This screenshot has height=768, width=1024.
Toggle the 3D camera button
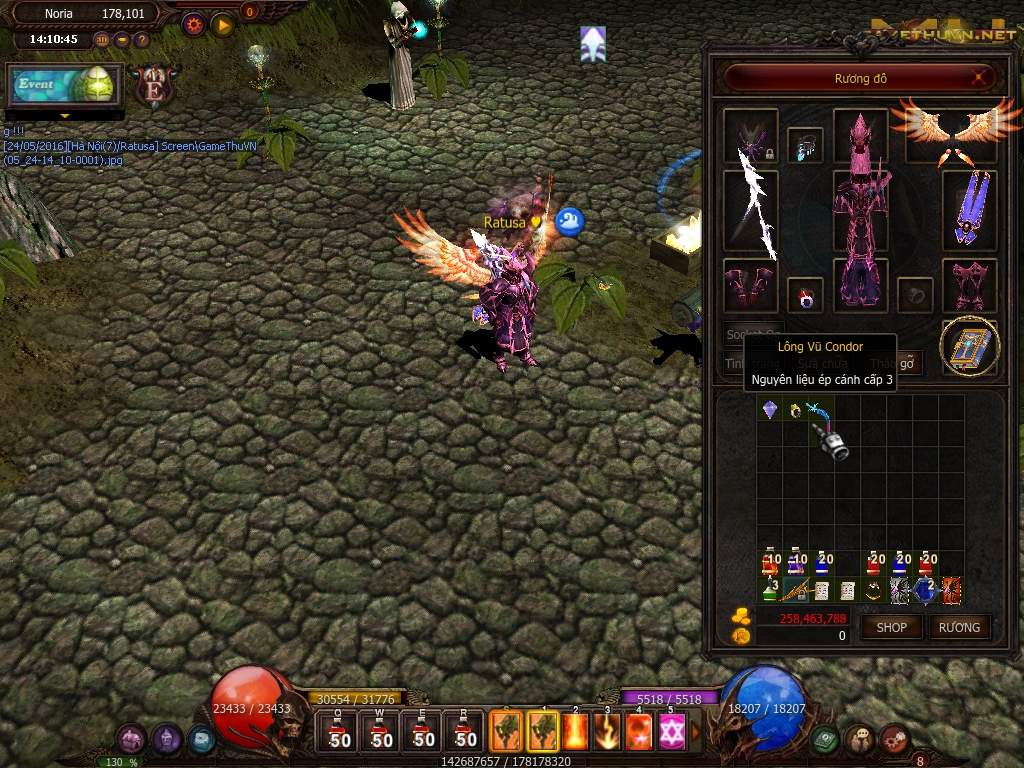point(102,40)
